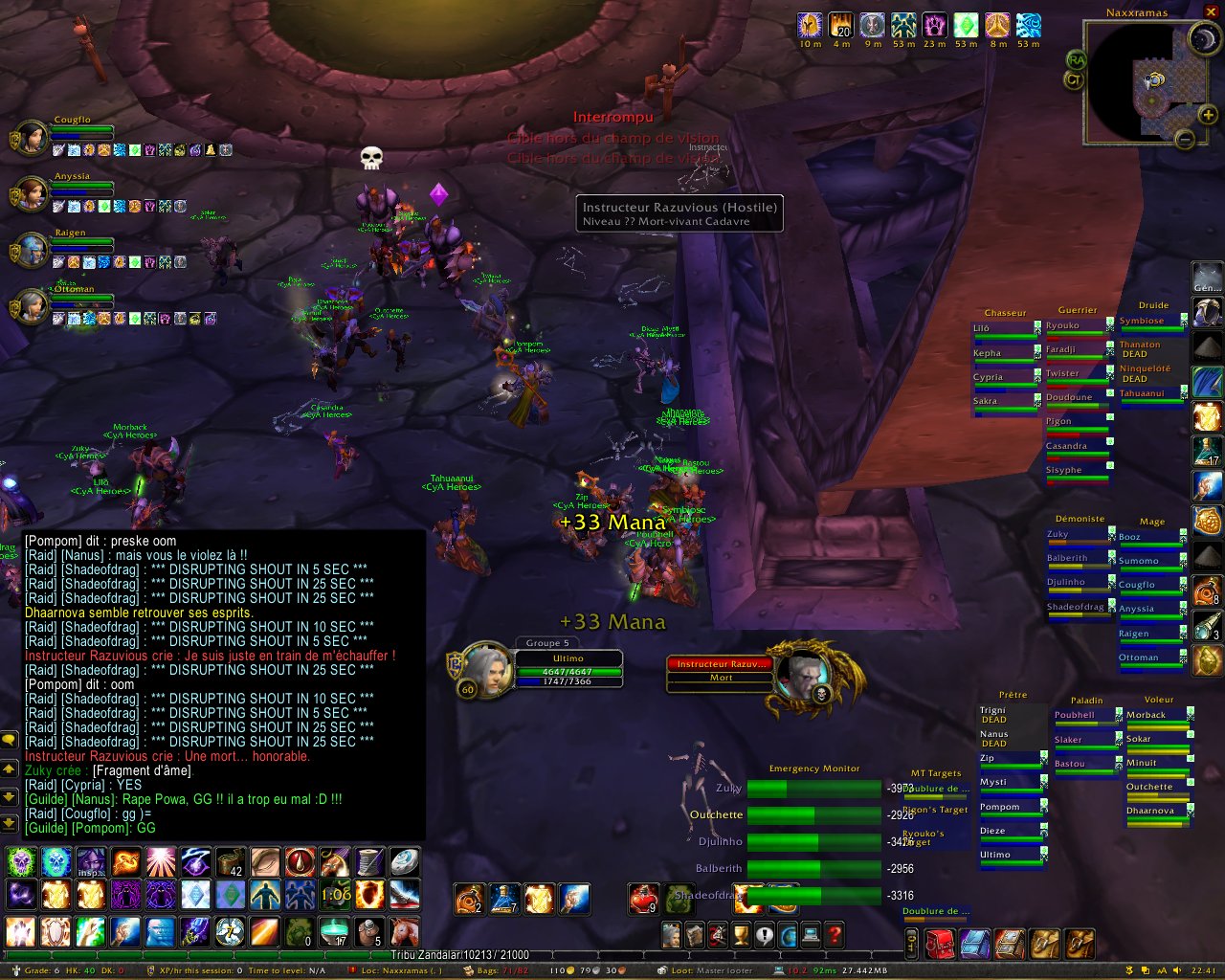Open the red backpack bag
This screenshot has width=1225, height=980.
click(939, 944)
